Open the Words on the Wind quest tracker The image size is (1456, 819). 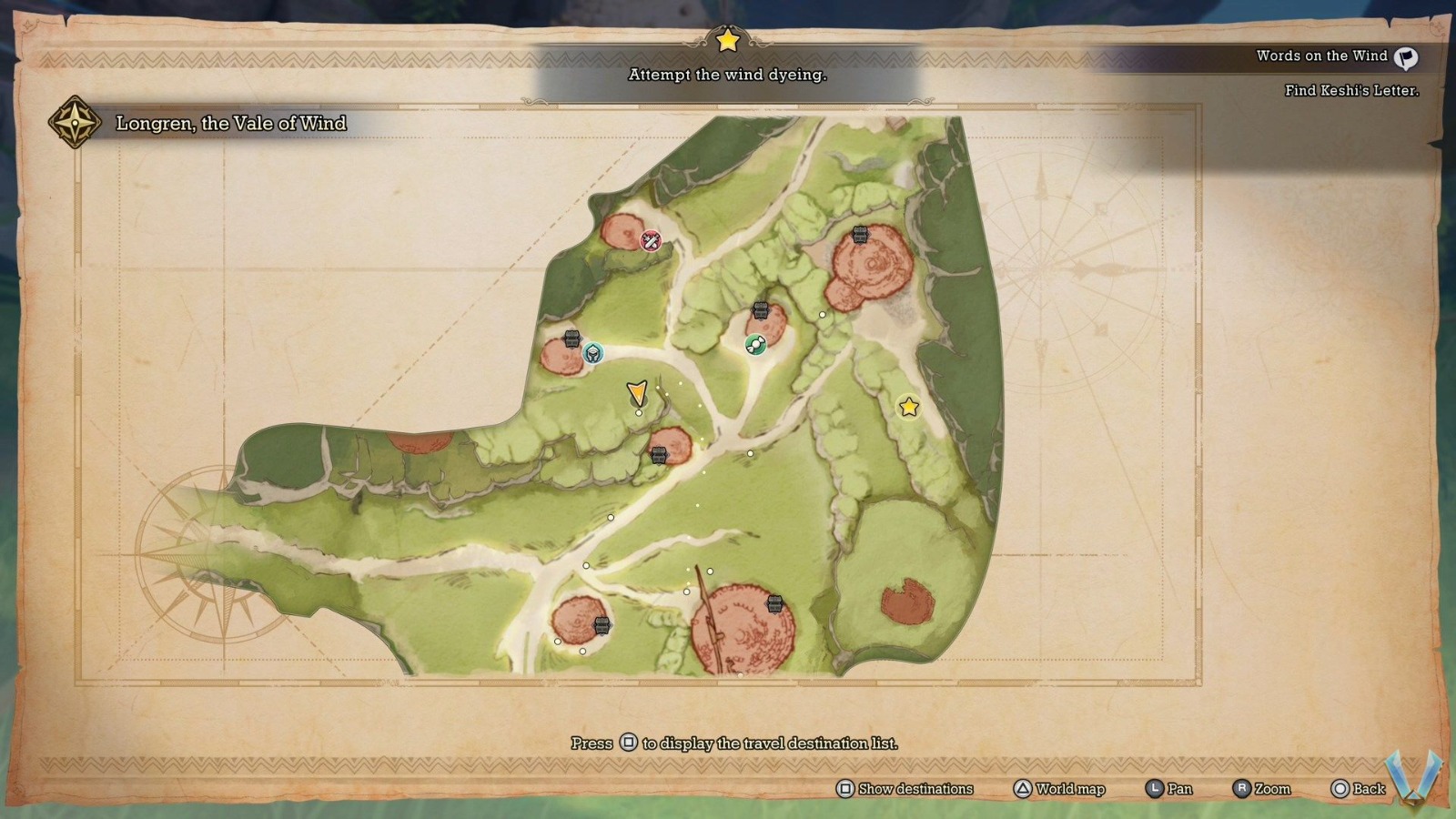coord(1321,56)
